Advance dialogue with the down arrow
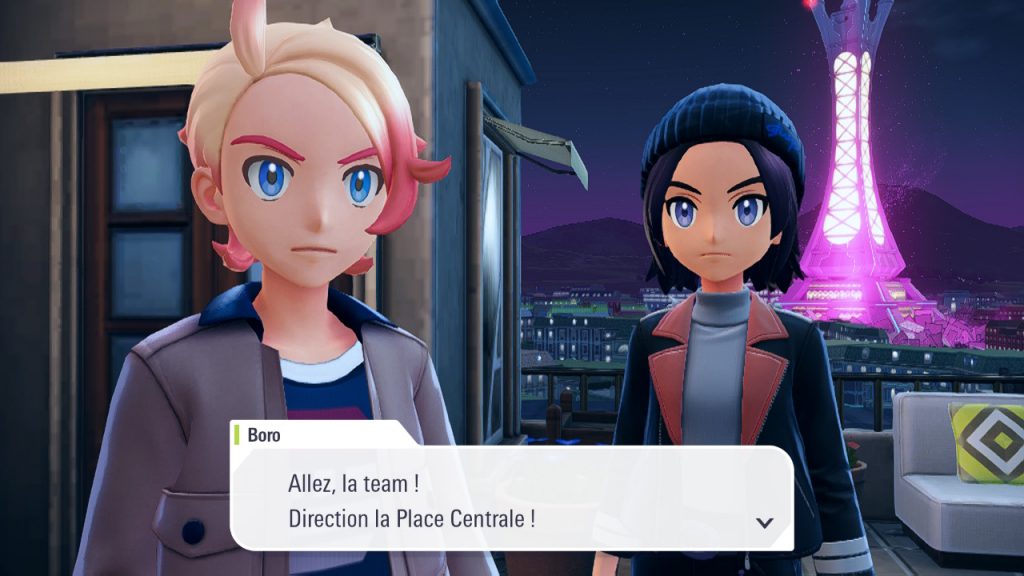Screen dimensions: 1024x576 pyautogui.click(x=765, y=522)
